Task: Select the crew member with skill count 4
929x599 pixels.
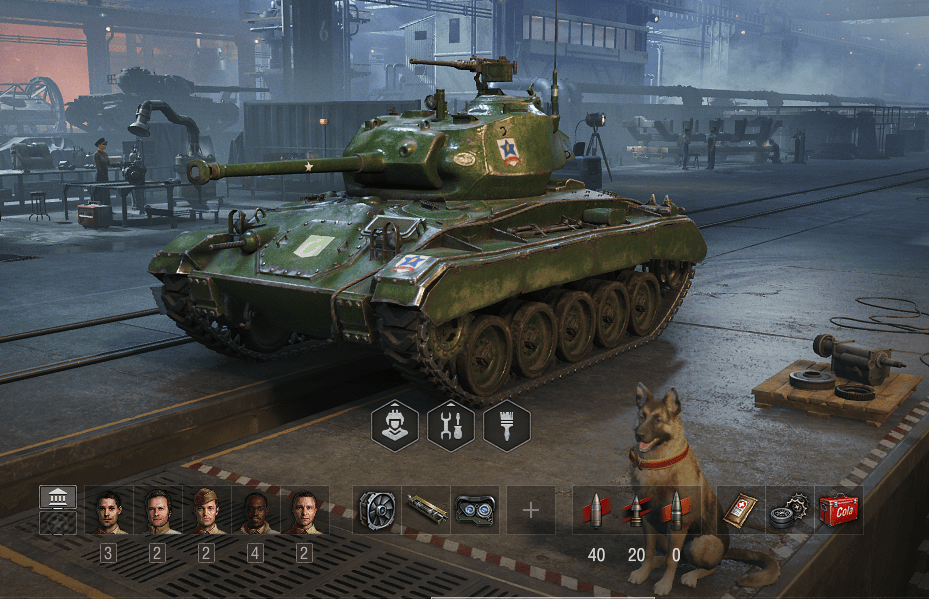Action: pyautogui.click(x=255, y=510)
